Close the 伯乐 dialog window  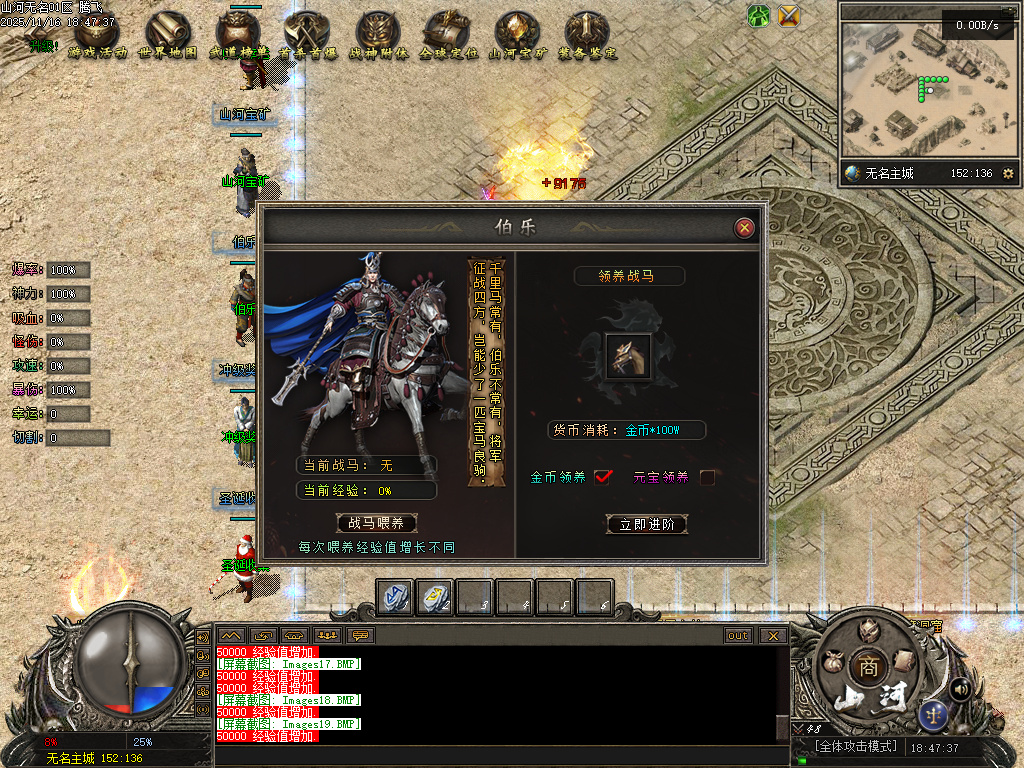[744, 228]
